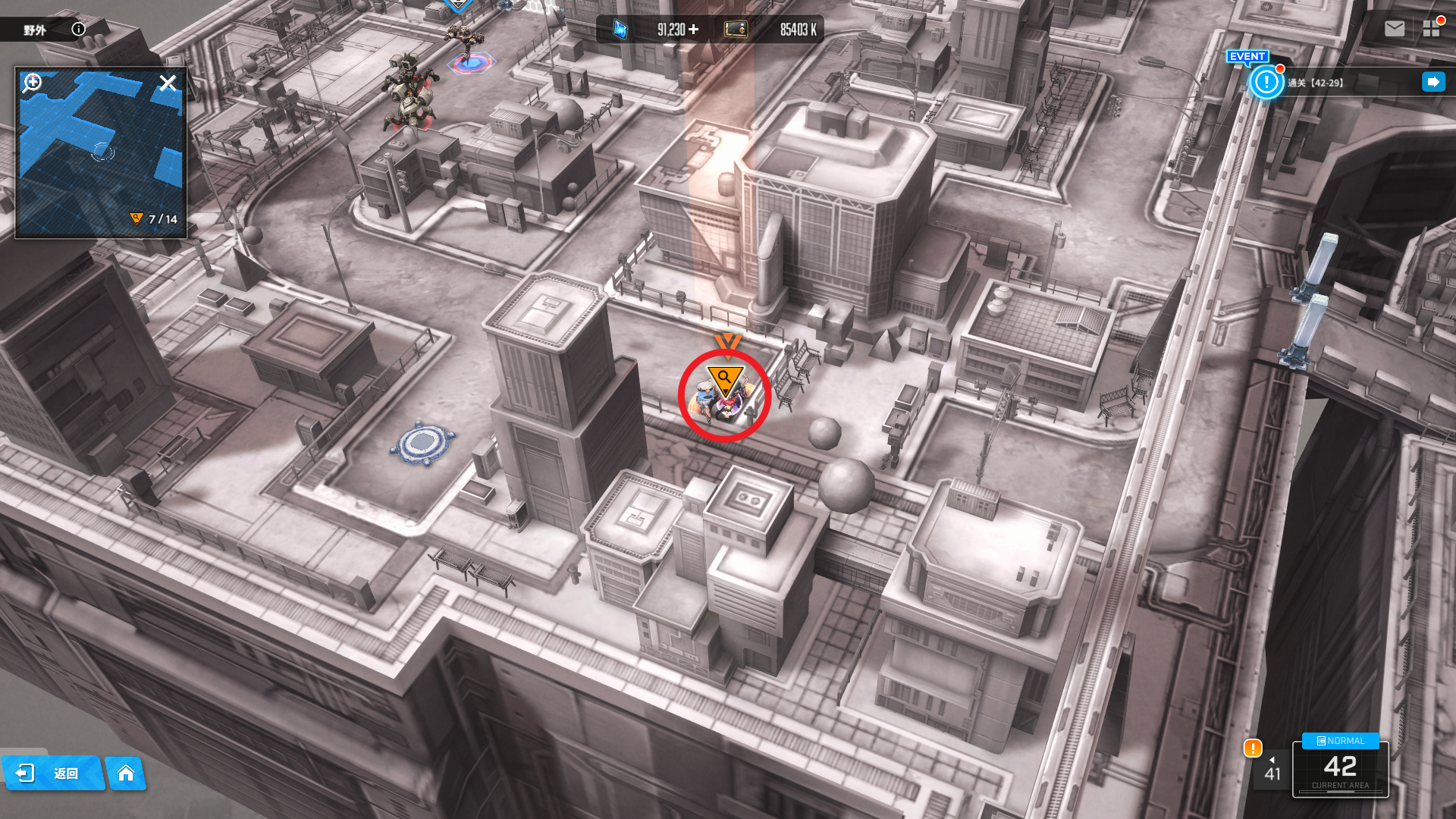Add more blue gems with the plus button
The height and width of the screenshot is (819, 1456).
pos(693,30)
